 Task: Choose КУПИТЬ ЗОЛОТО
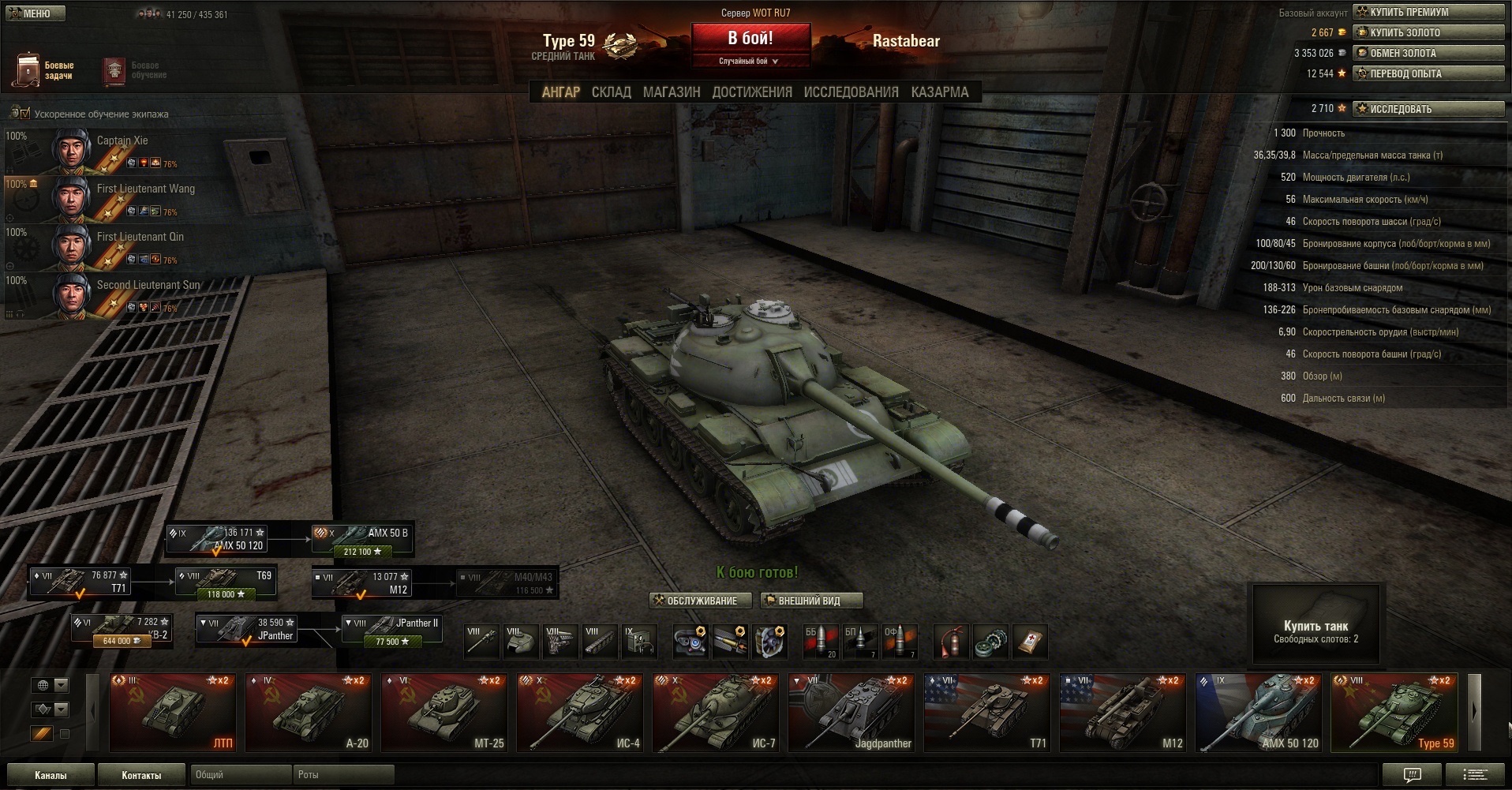(x=1428, y=32)
